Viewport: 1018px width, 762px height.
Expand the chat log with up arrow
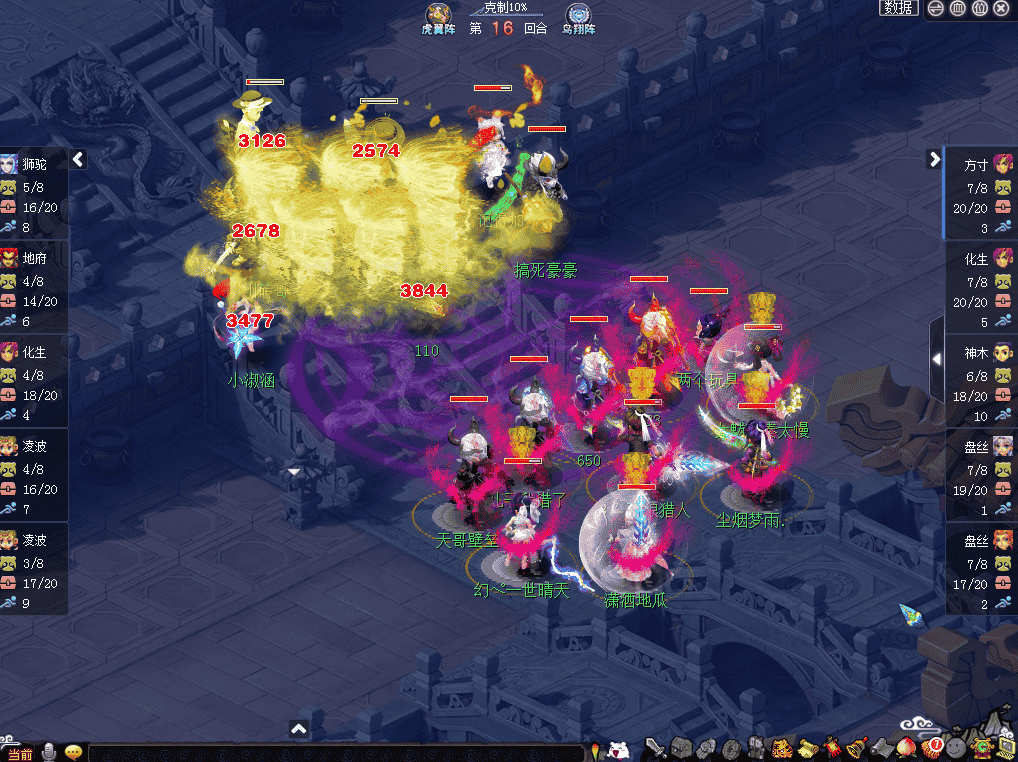[x=298, y=729]
